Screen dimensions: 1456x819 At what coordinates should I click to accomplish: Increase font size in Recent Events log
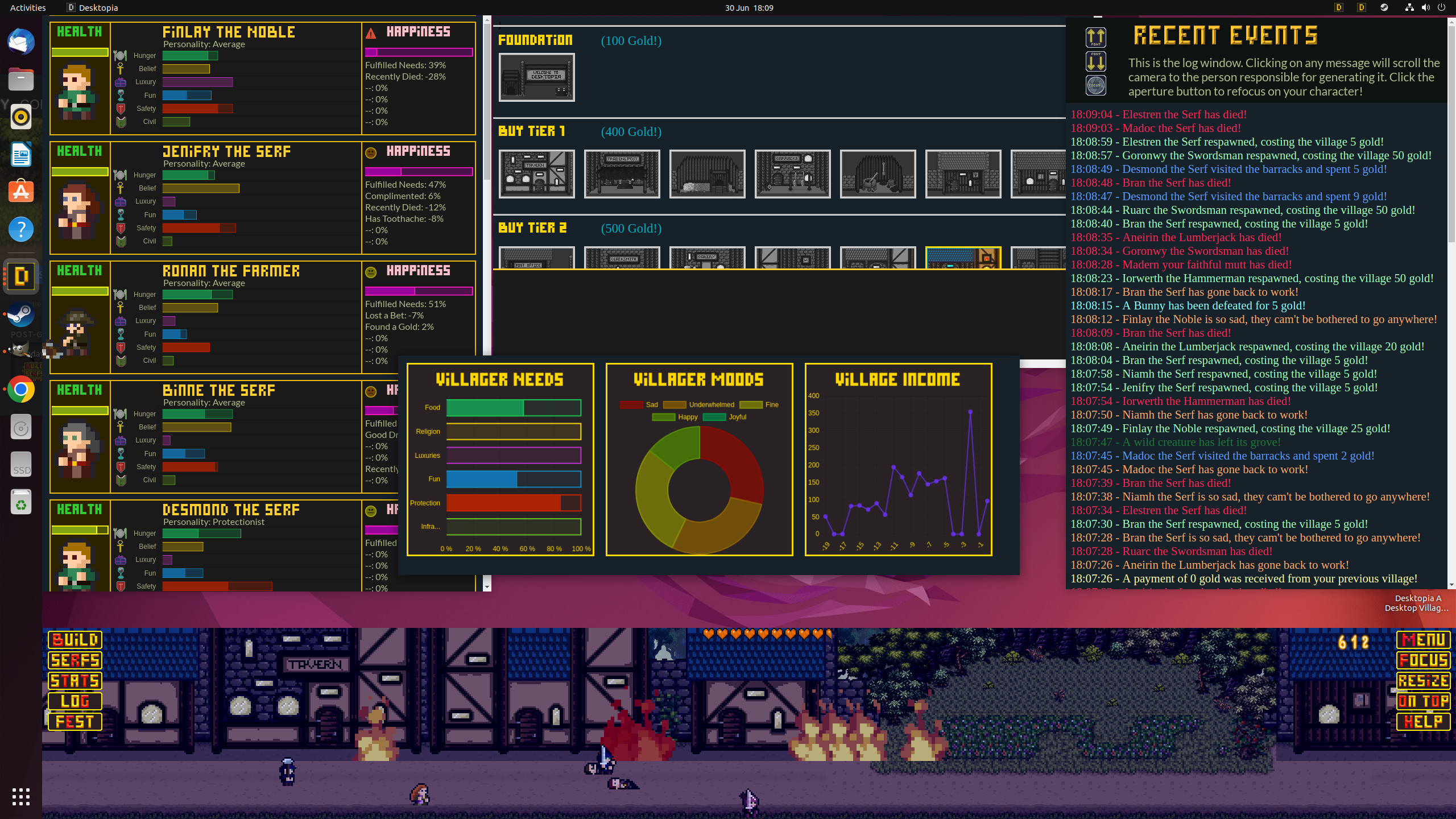[1095, 38]
